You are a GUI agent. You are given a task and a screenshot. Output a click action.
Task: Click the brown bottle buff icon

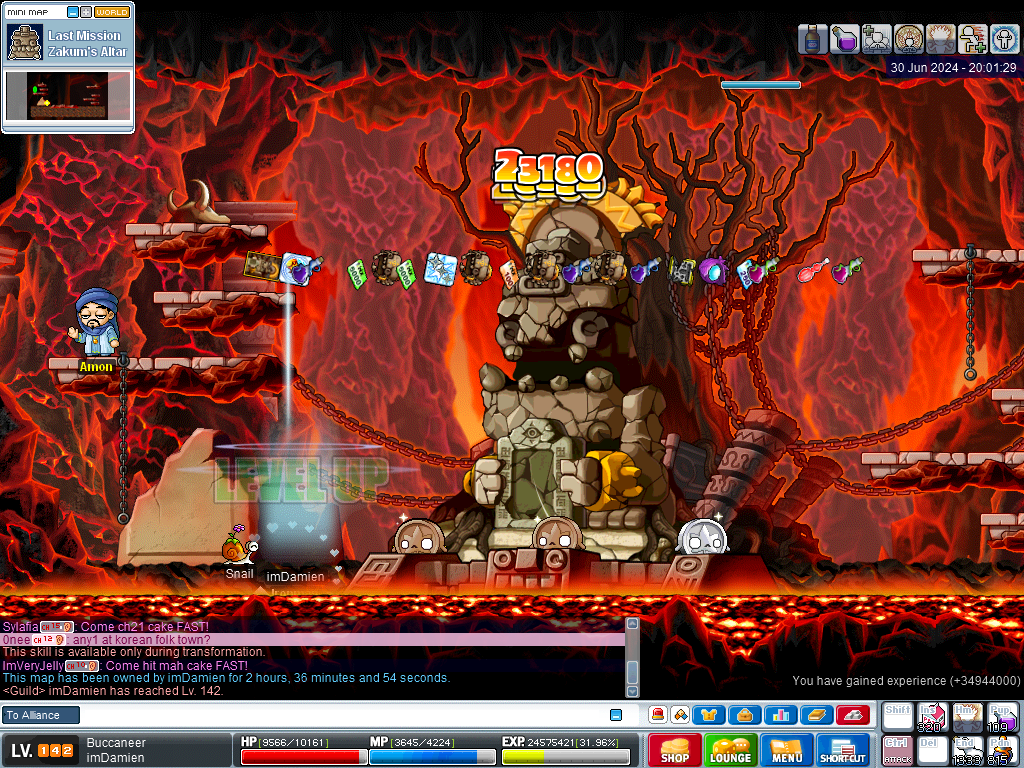[812, 39]
